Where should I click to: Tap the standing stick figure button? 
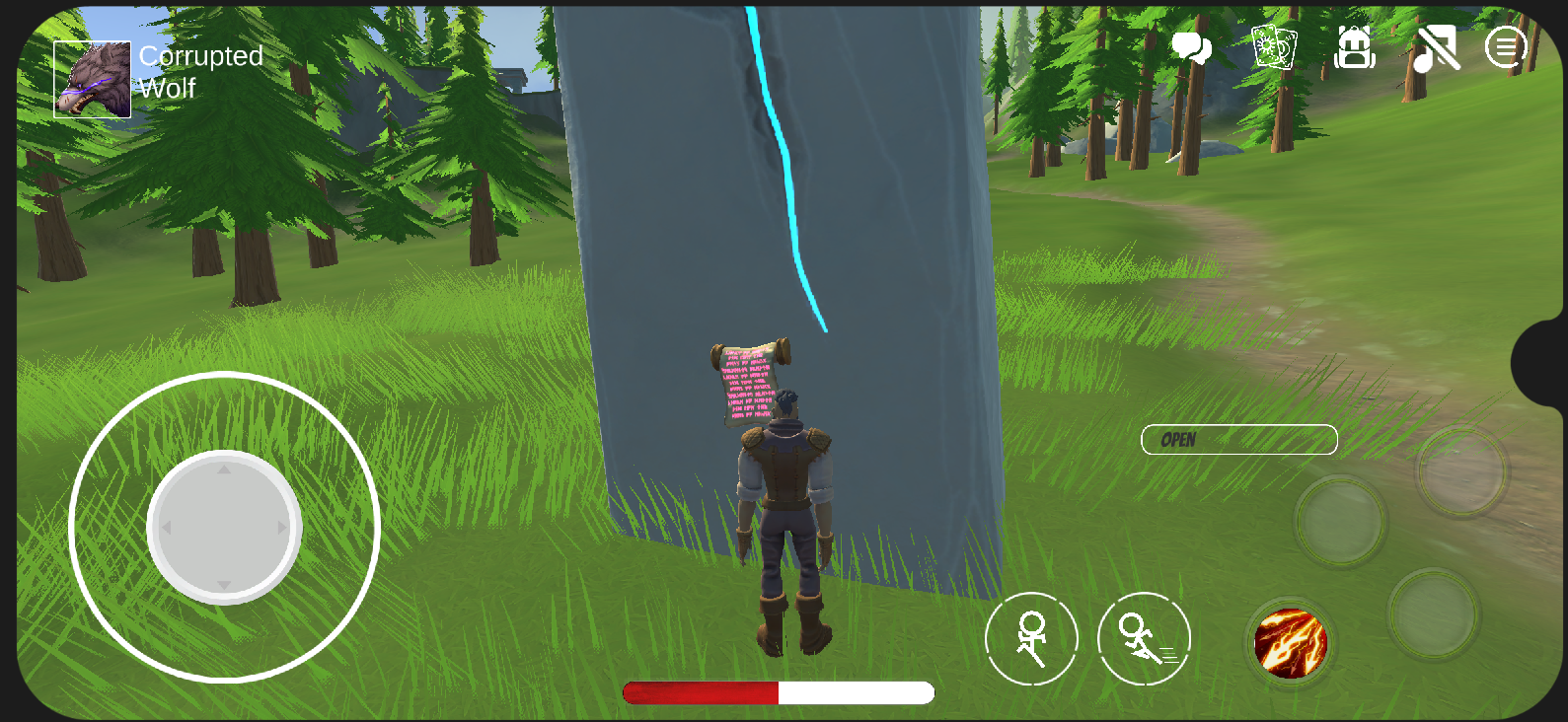click(1031, 639)
